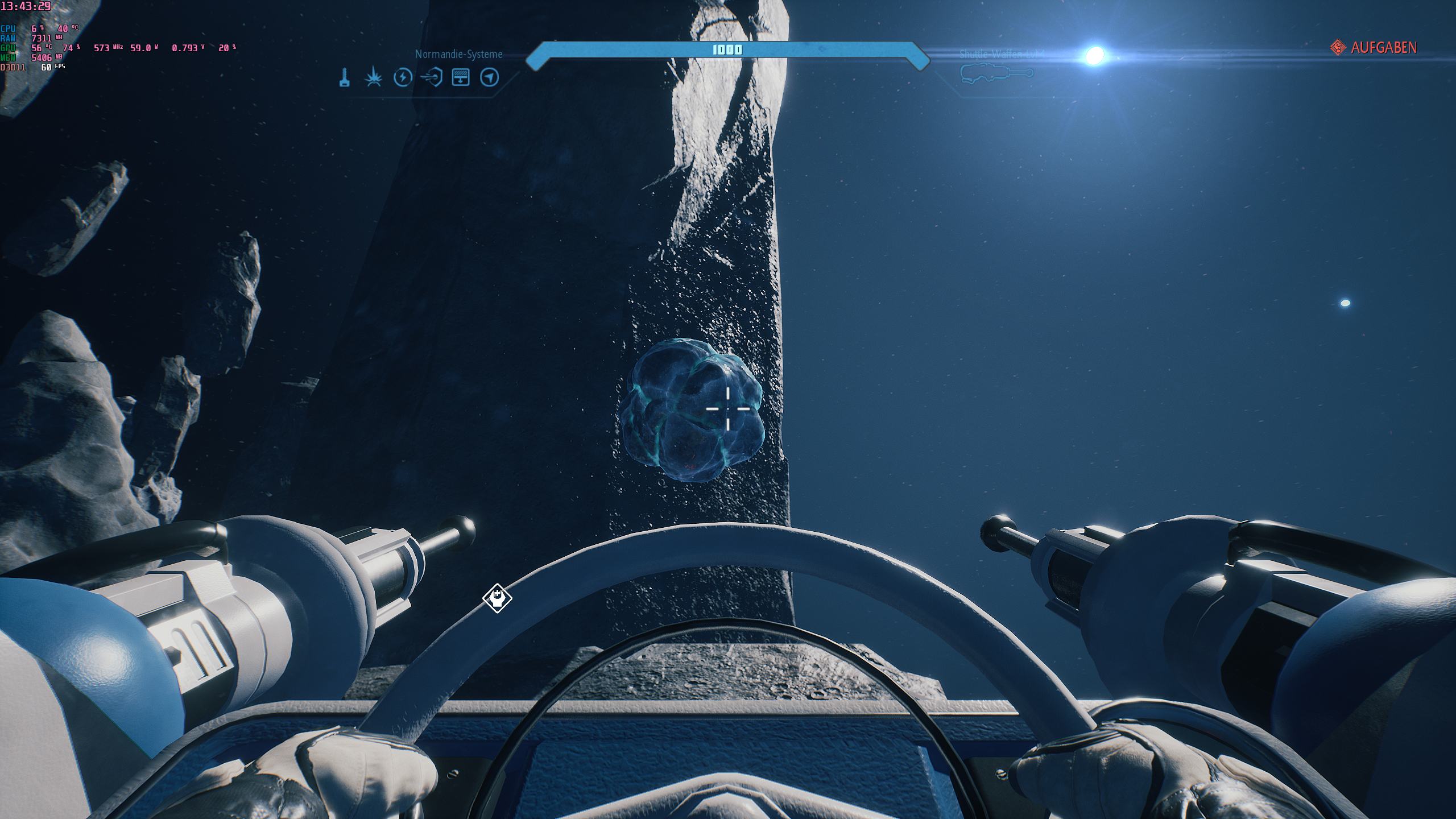Image resolution: width=1456 pixels, height=819 pixels.
Task: Choose the square download-arrow system icon
Action: [x=461, y=77]
